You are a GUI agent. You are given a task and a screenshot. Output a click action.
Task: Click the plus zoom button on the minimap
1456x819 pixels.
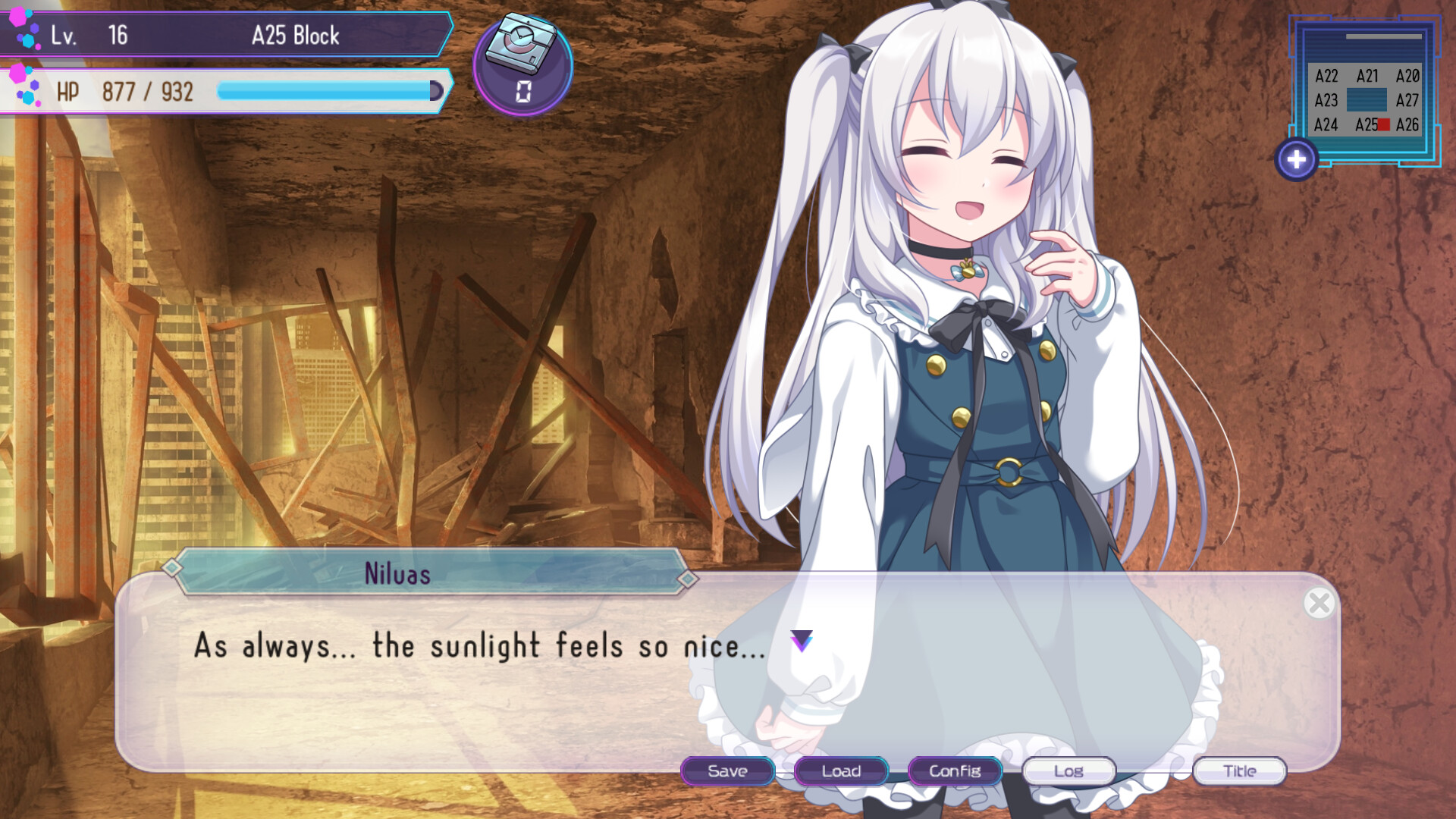point(1297,159)
